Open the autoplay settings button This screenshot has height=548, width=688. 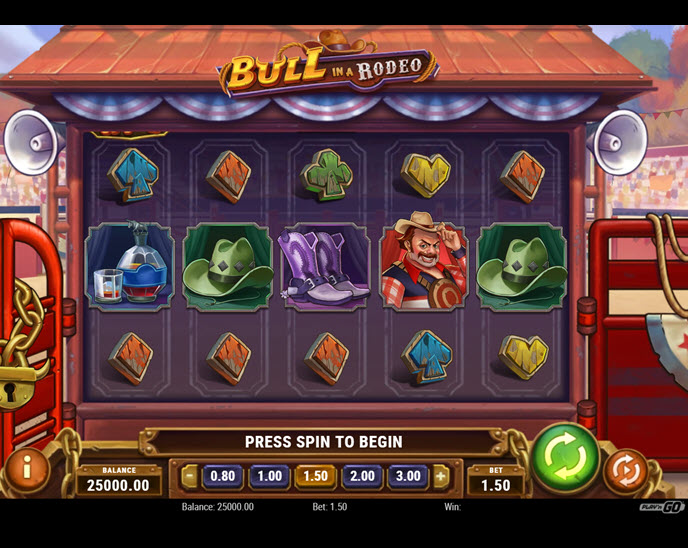pyautogui.click(x=625, y=471)
